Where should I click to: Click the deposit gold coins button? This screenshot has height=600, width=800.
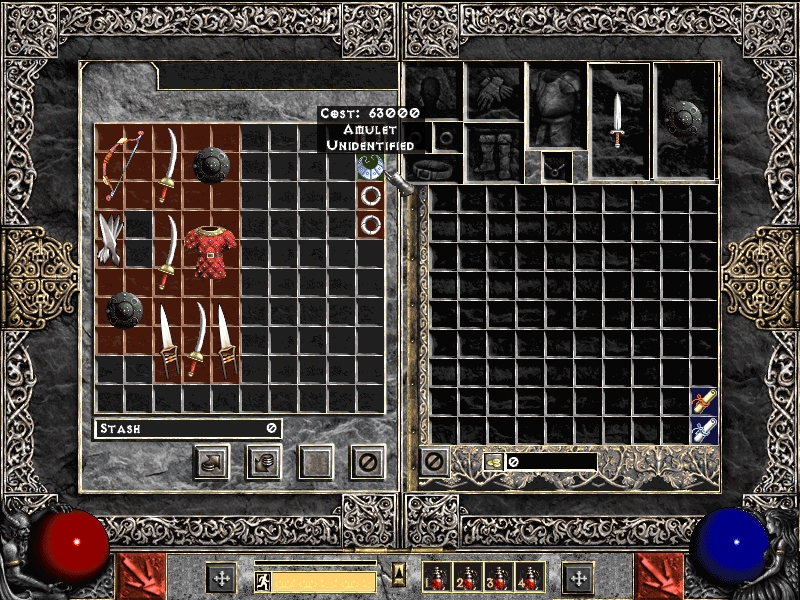click(x=265, y=461)
